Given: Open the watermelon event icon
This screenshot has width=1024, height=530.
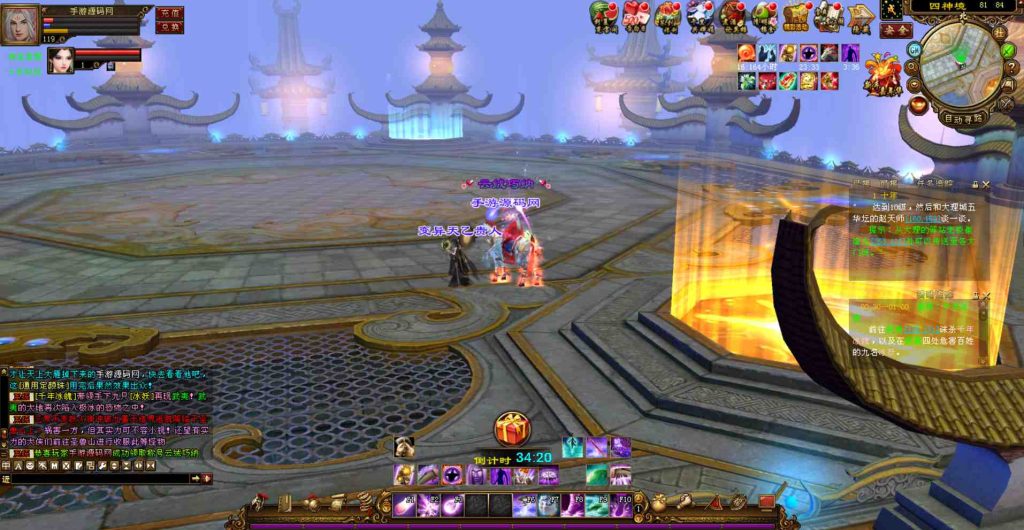Looking at the screenshot, I should tap(601, 14).
